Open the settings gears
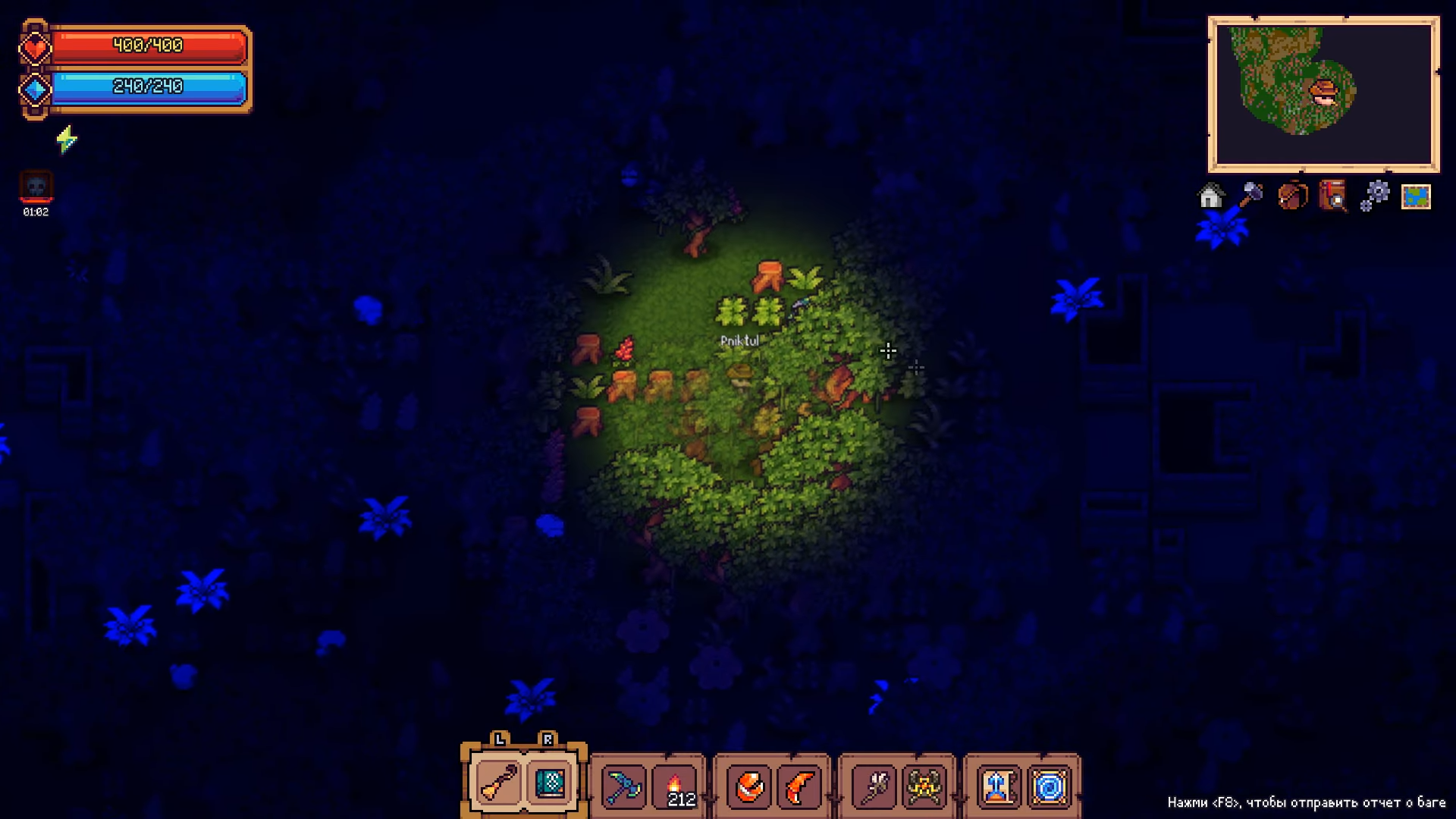Screen dimensions: 1456x819 [1374, 196]
